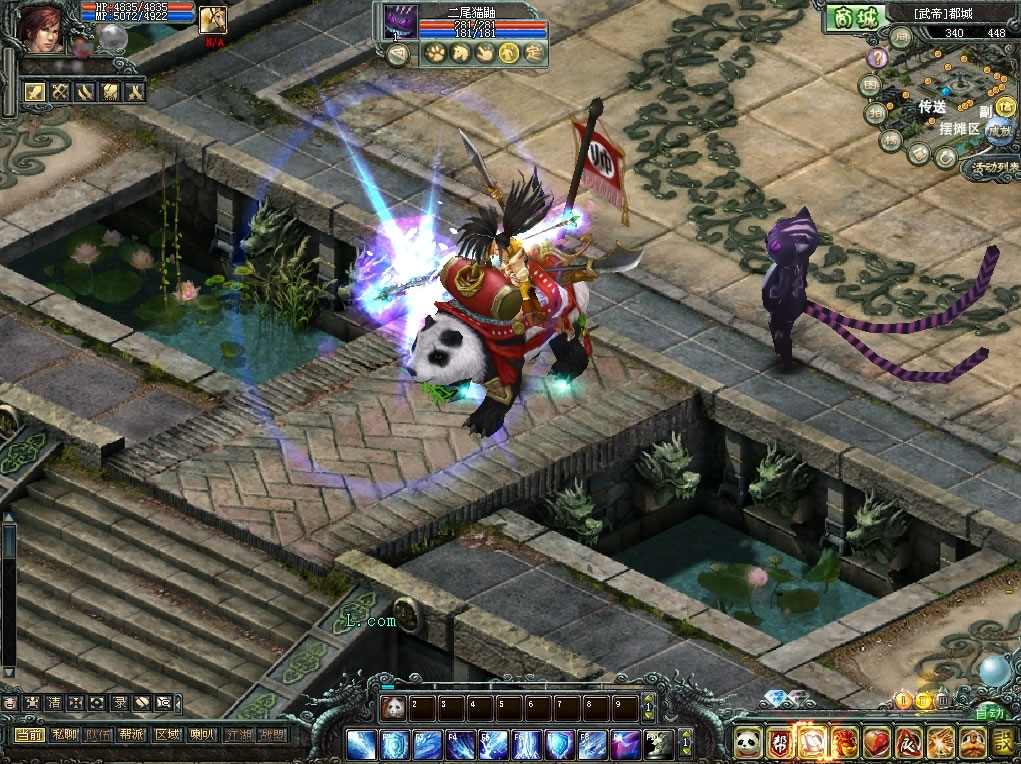1021x764 pixels.
Task: Select the 当前 current chat tab
Action: 30,735
